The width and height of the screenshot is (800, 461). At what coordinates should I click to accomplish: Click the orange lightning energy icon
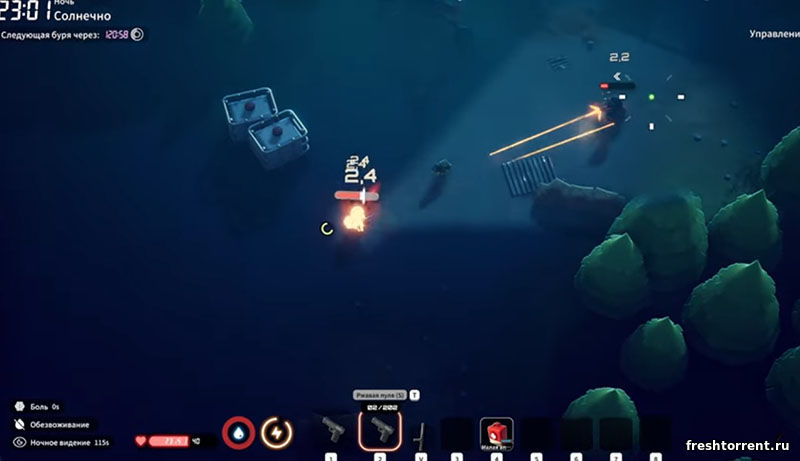click(276, 433)
